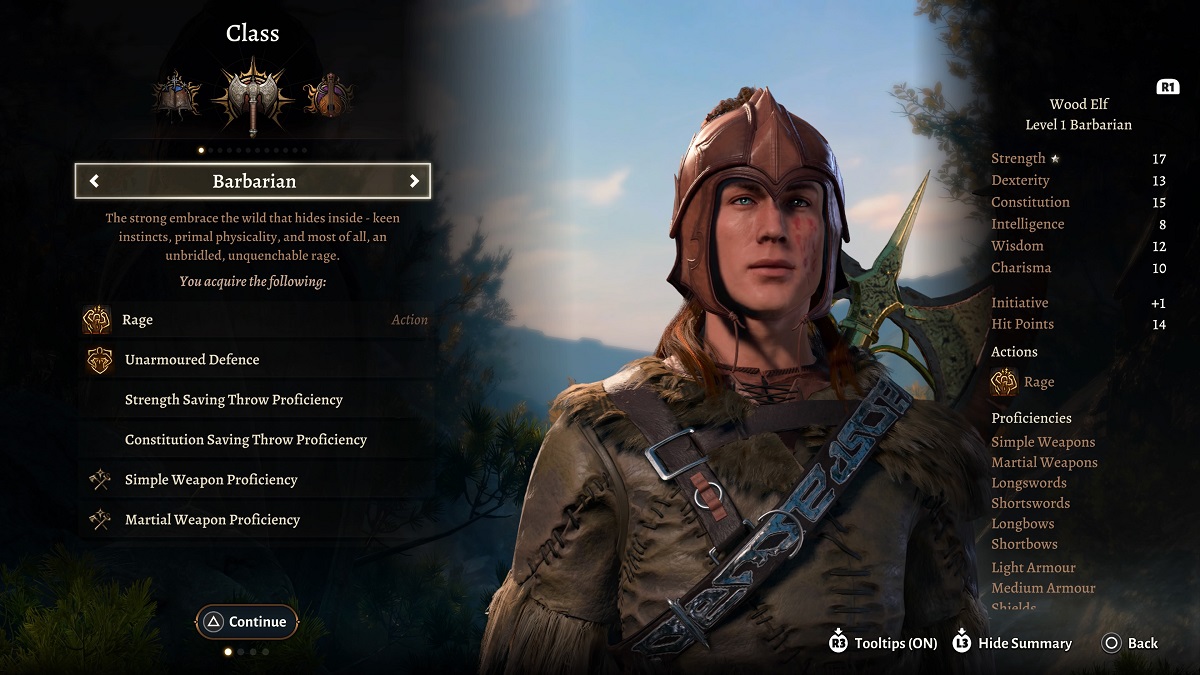Screen dimensions: 1200x675
Task: Choose the class emblem left of Barbarian
Action: pyautogui.click(x=176, y=96)
